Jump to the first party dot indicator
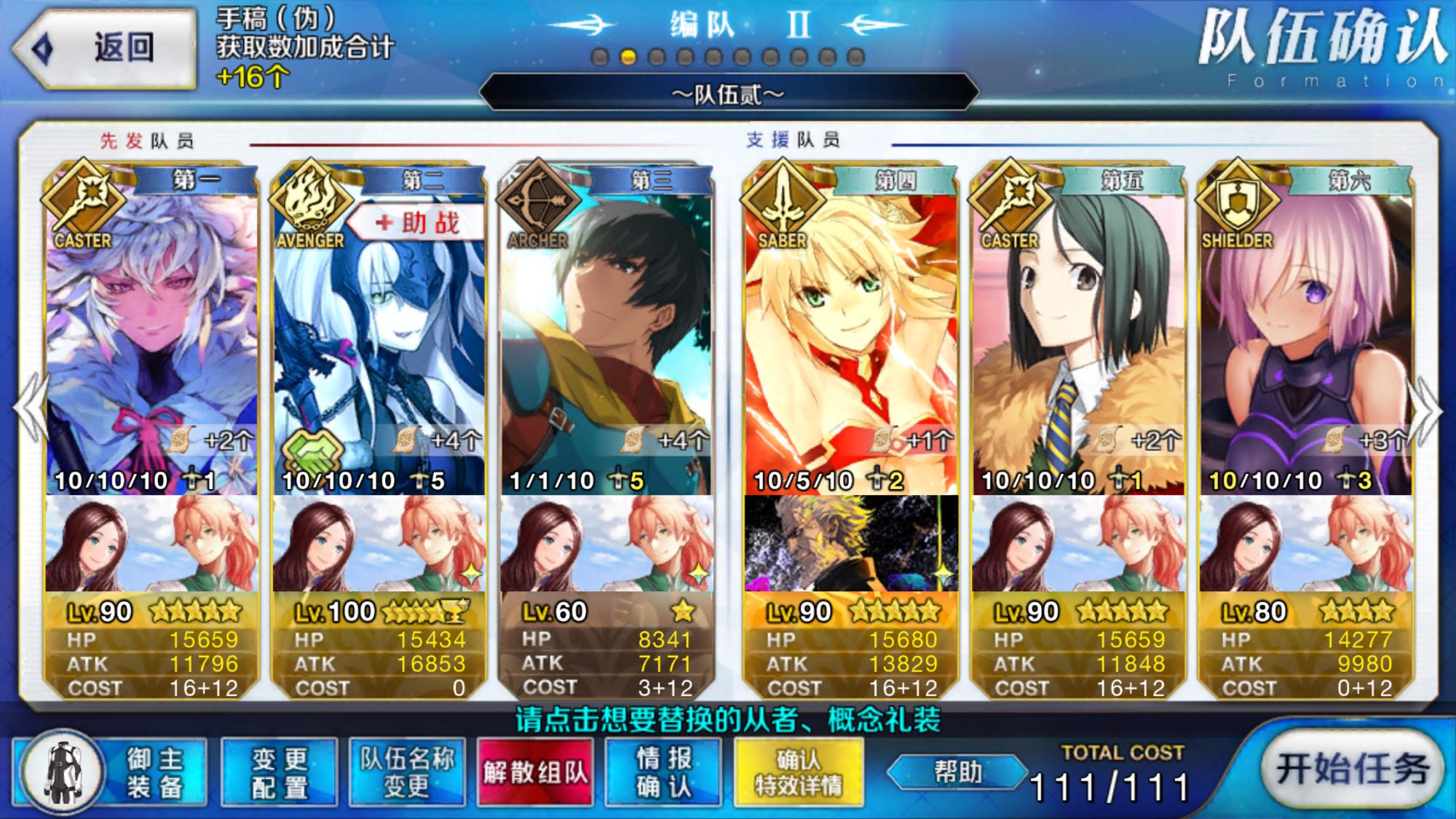This screenshot has height=819, width=1456. coord(600,57)
